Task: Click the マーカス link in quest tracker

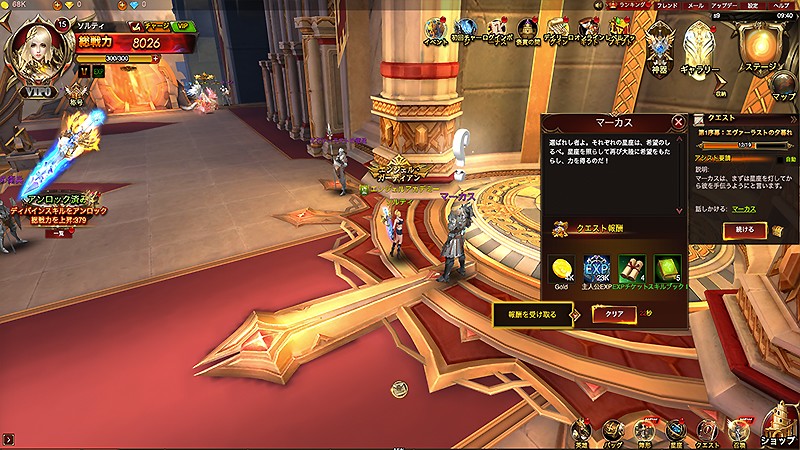Action: 743,209
